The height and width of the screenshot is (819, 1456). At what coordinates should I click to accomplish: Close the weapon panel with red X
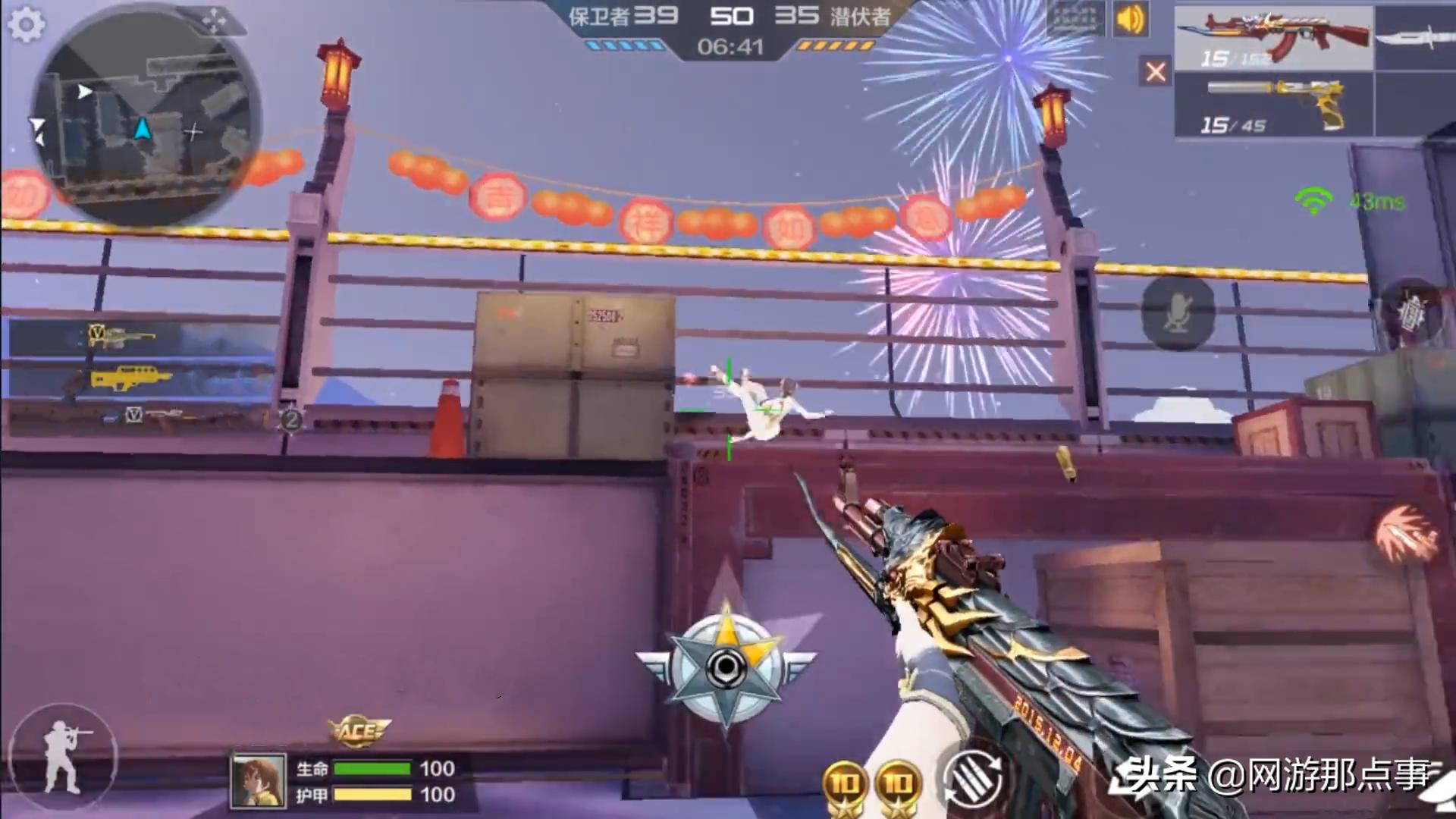[x=1155, y=72]
